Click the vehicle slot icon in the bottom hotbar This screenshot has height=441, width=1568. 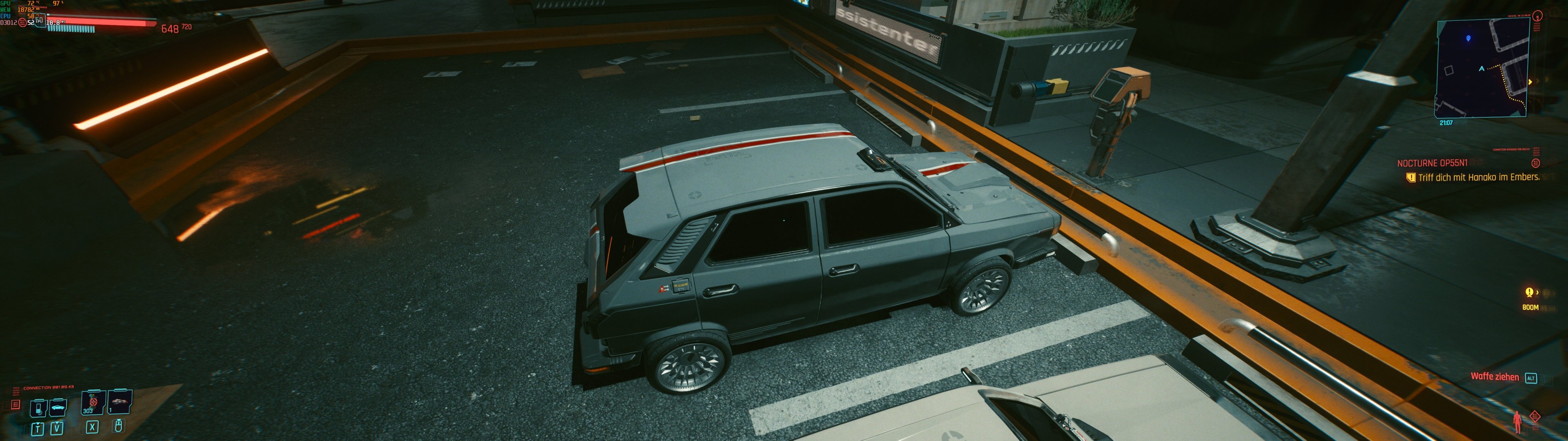58,408
